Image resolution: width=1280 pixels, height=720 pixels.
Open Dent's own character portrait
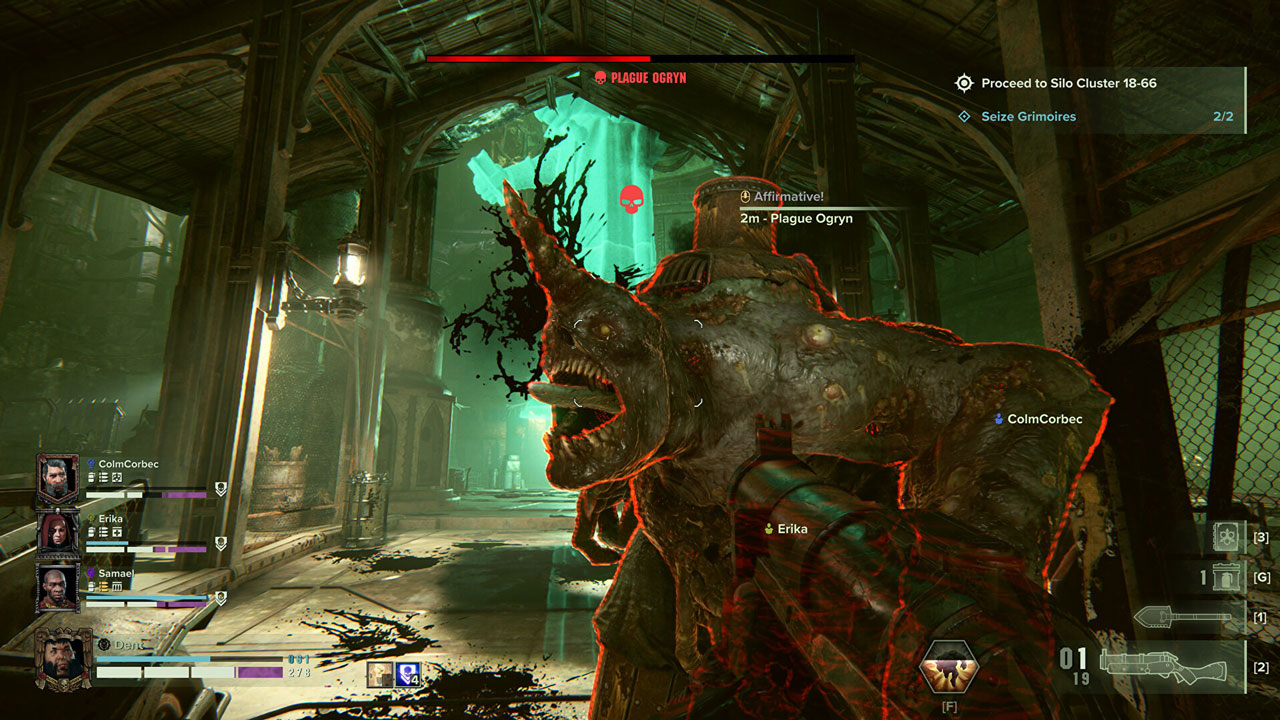coord(63,658)
